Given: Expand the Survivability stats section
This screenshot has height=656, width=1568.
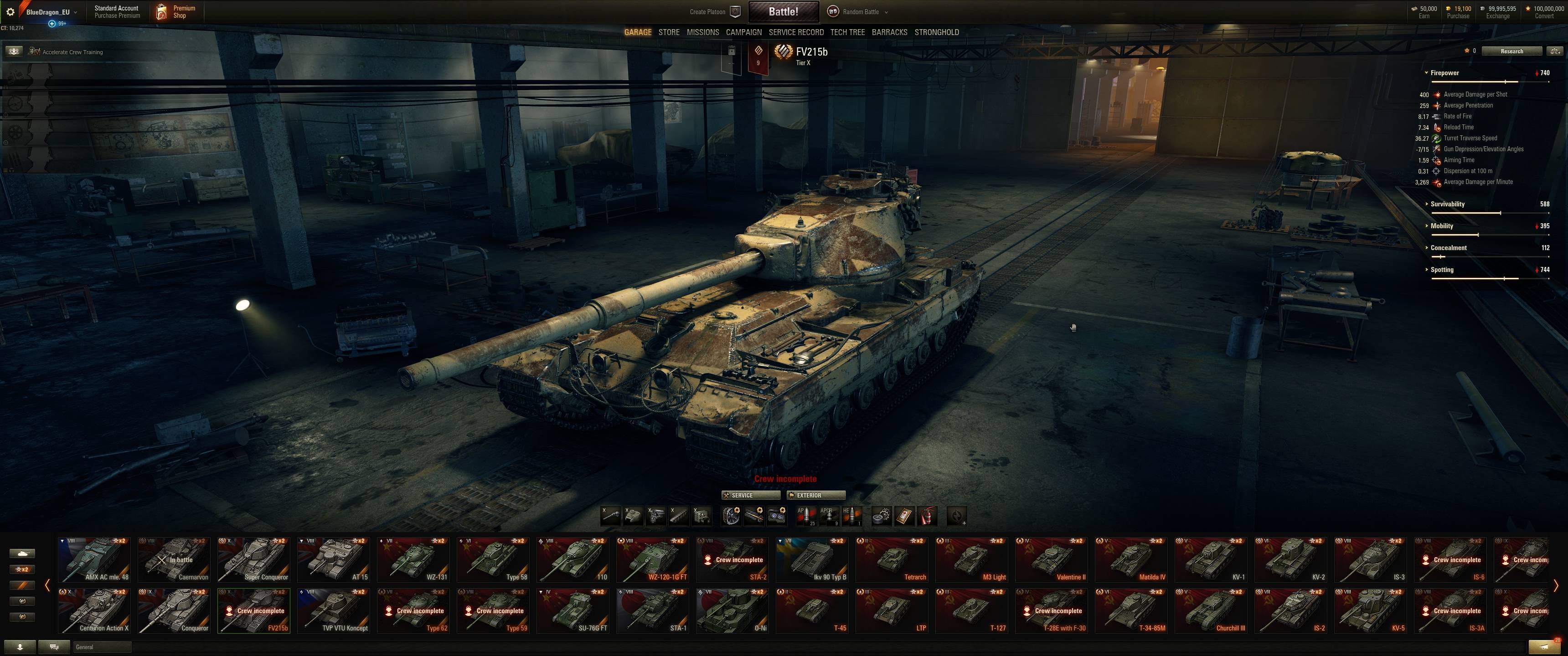Looking at the screenshot, I should (1447, 204).
